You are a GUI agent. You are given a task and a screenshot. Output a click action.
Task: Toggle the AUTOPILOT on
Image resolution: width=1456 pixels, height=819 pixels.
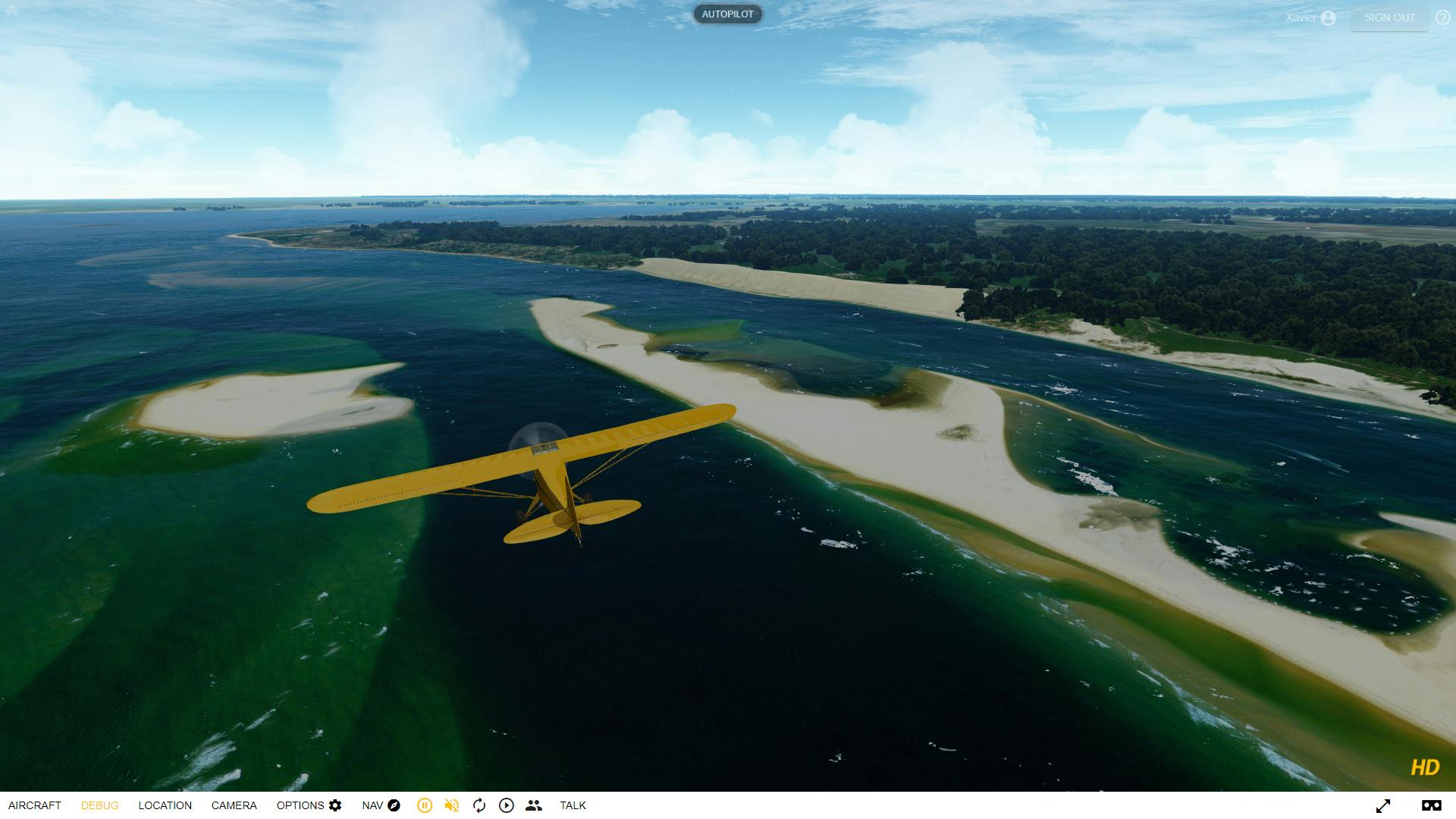click(727, 14)
